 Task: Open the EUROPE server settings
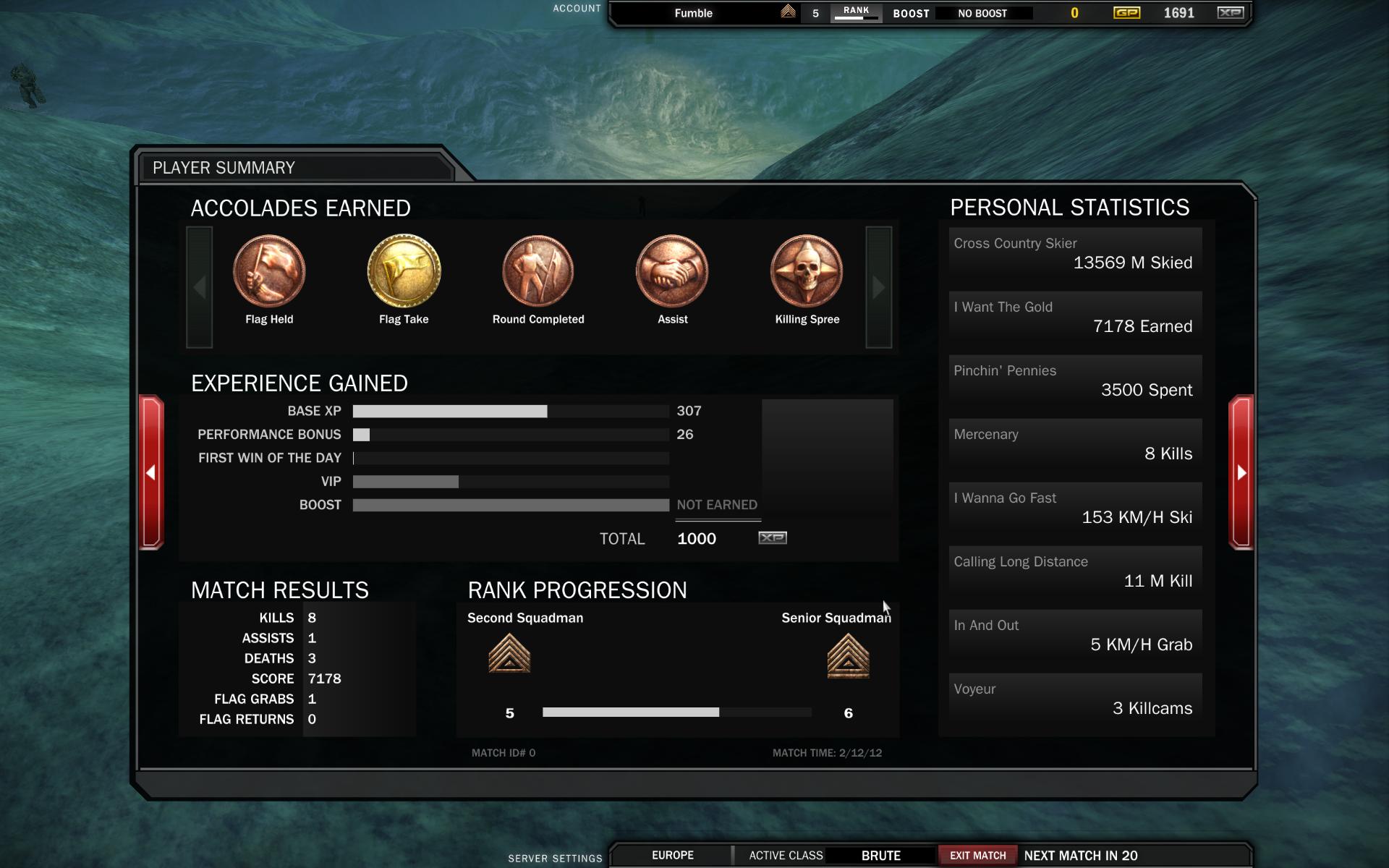[x=672, y=855]
